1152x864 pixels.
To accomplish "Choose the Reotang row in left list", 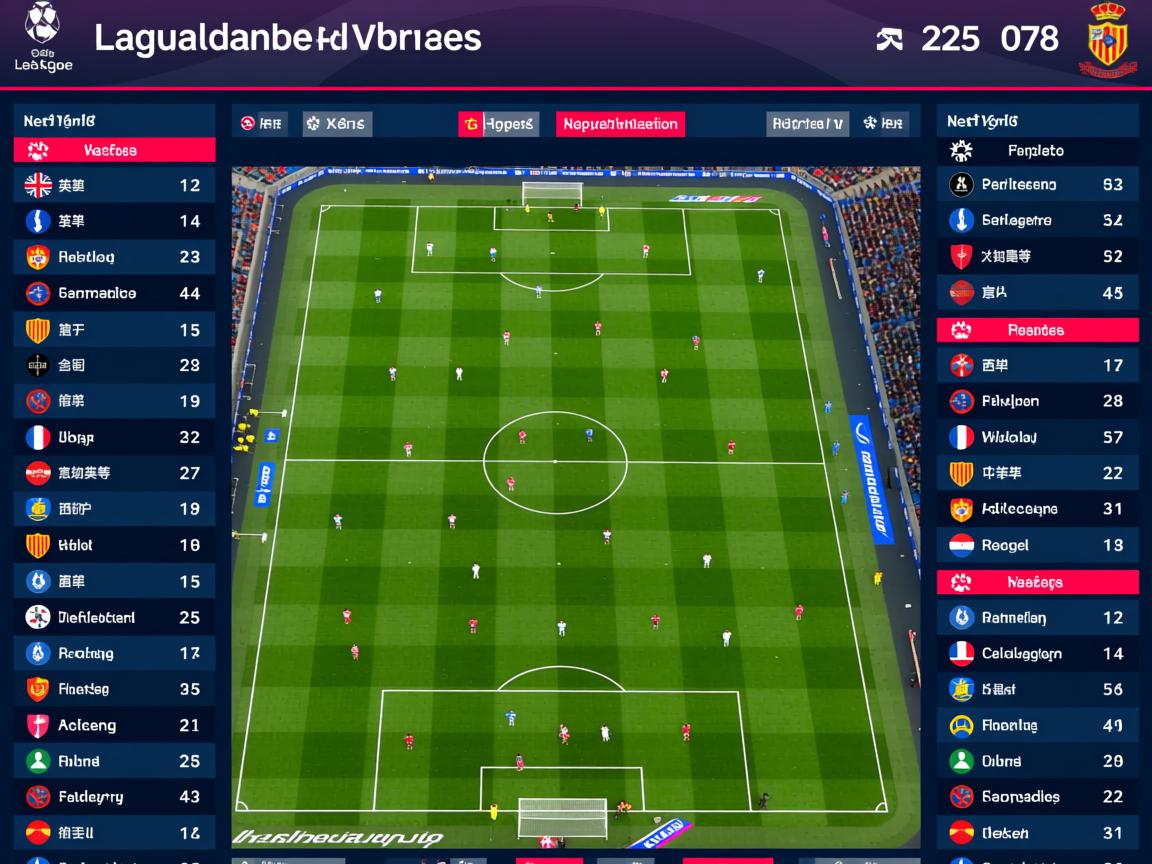I will pyautogui.click(x=114, y=653).
